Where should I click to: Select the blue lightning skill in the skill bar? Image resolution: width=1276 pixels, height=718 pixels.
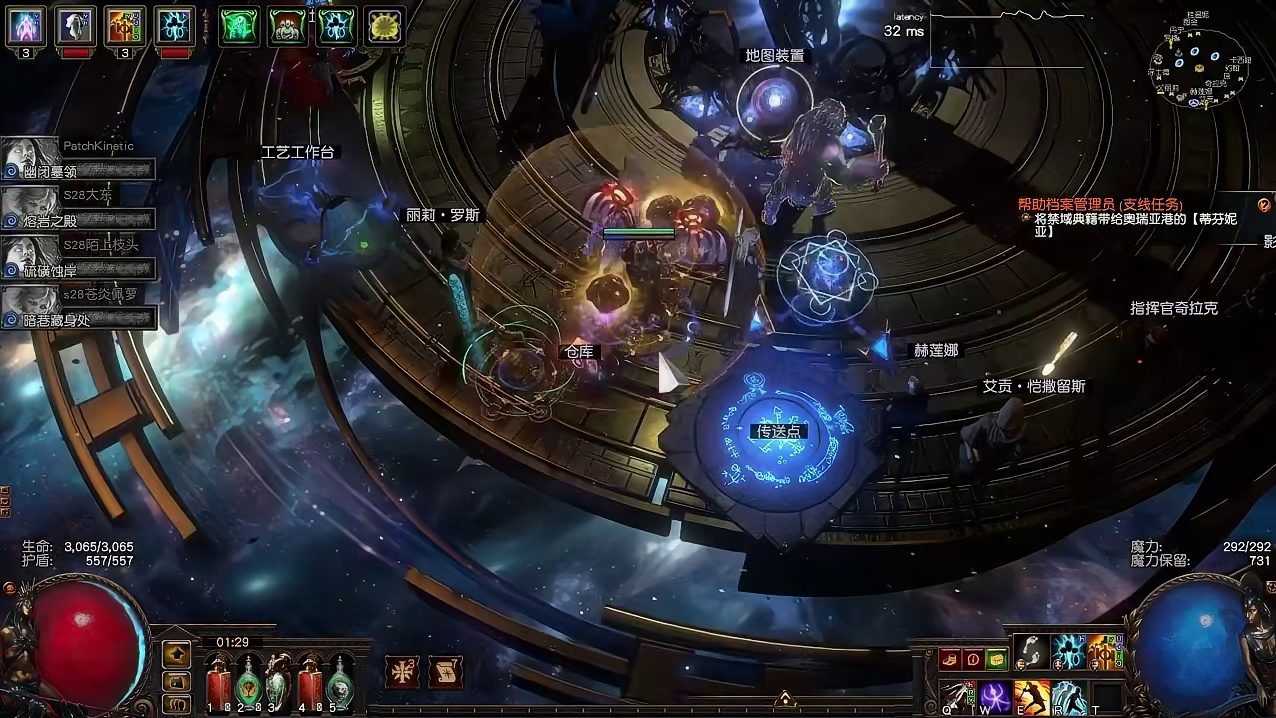tap(1068, 652)
